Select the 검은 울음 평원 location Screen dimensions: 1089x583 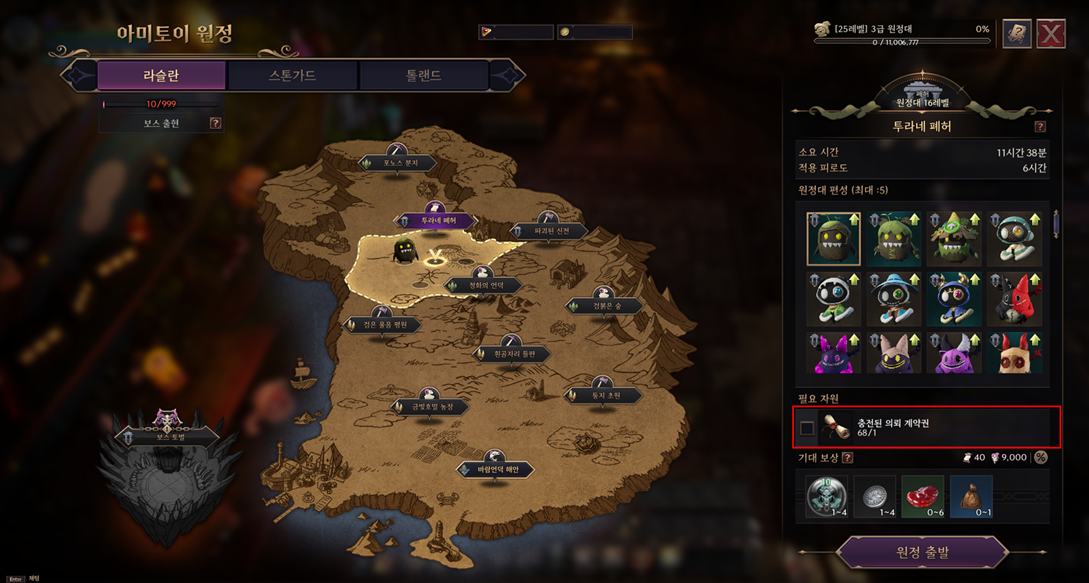coord(382,325)
